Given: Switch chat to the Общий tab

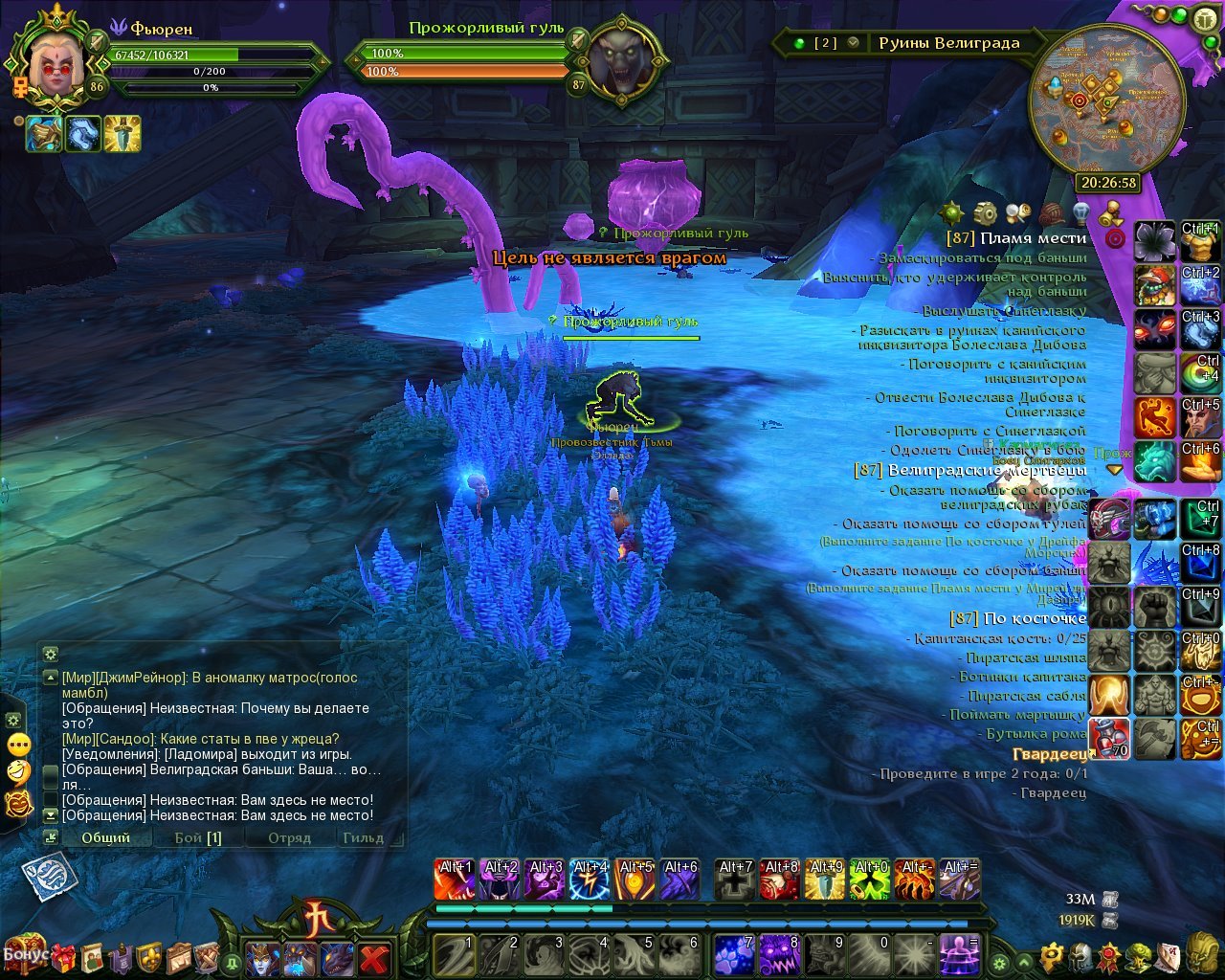Looking at the screenshot, I should tap(105, 837).
